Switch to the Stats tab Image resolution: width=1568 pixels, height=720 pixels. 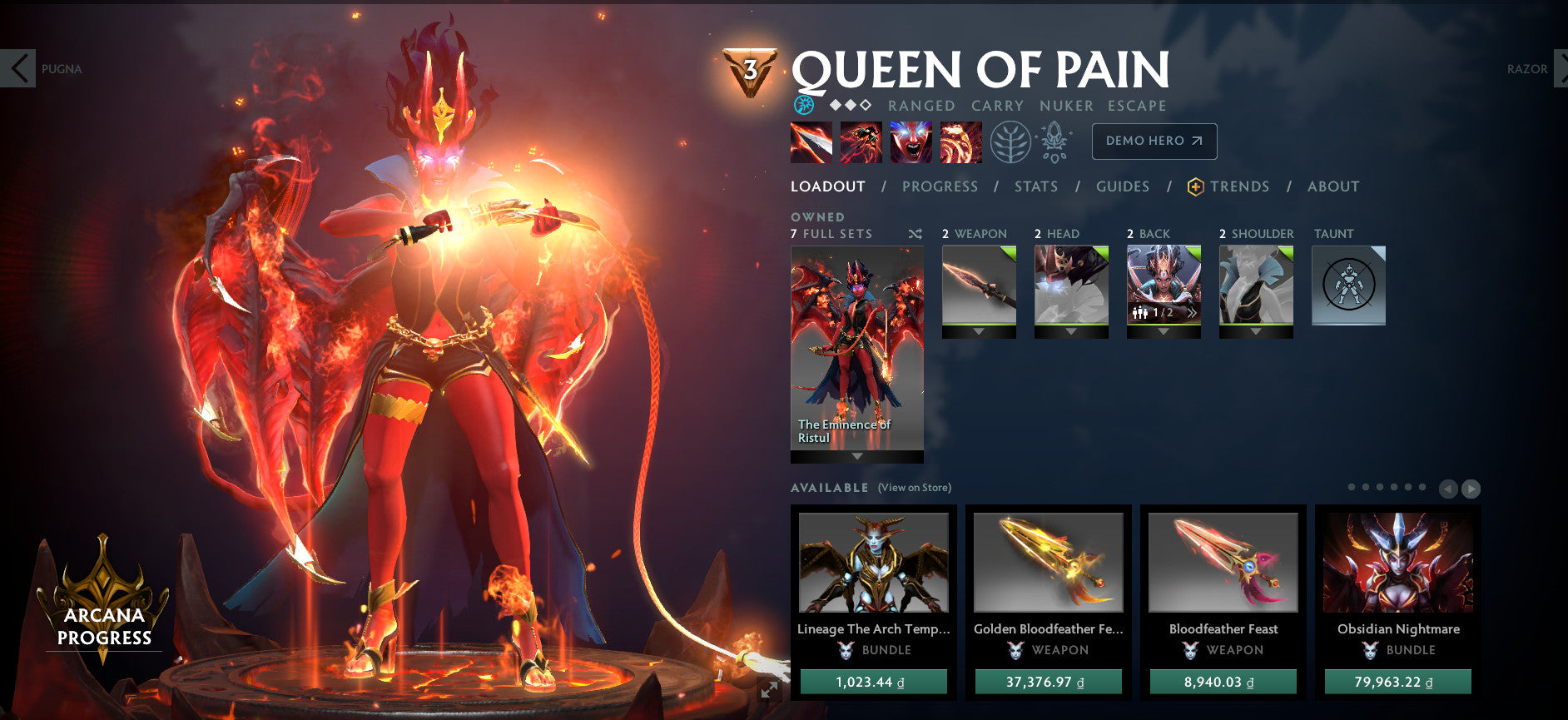(1035, 186)
